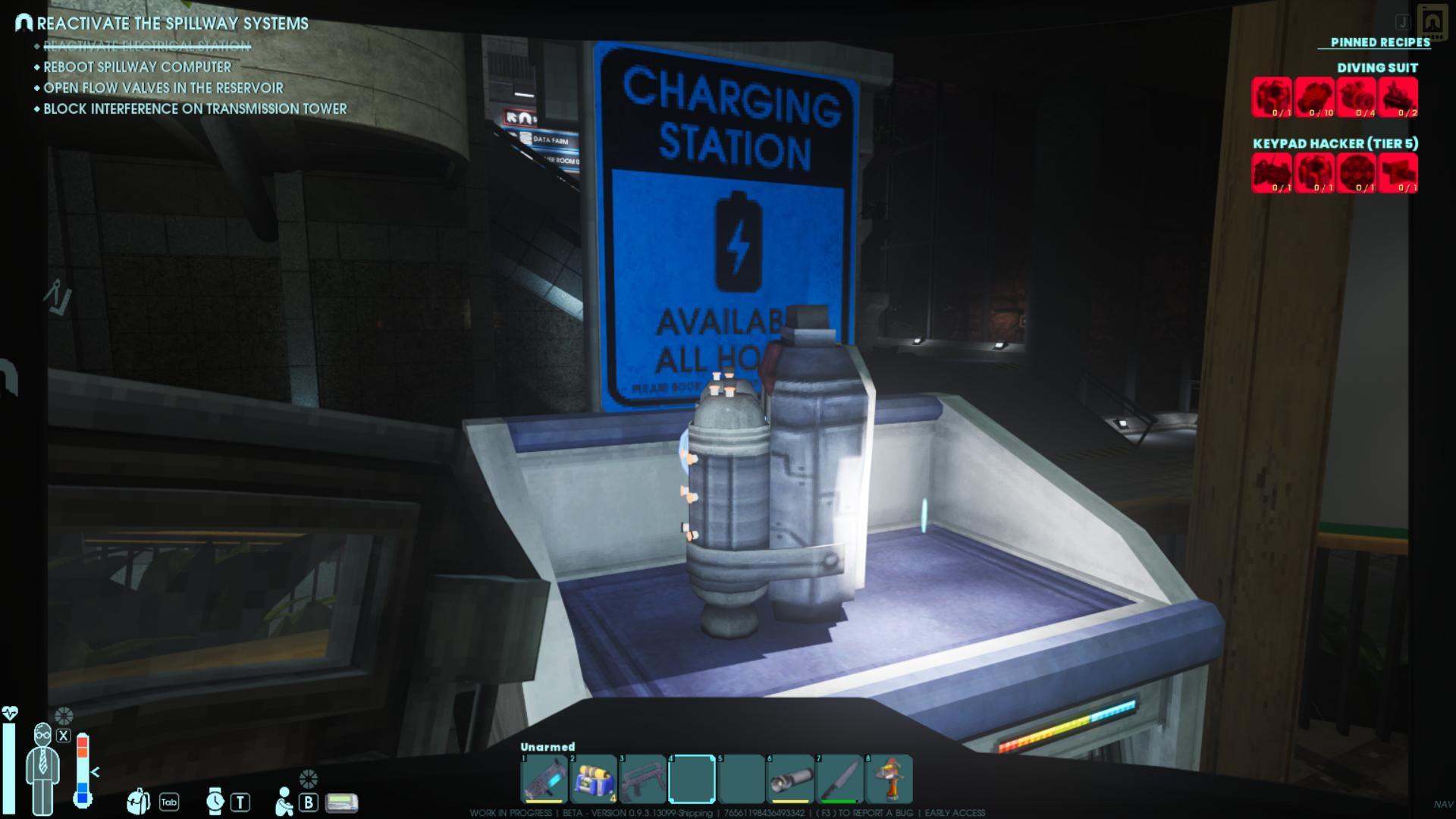Select the Keypad Hacker (Tier 5) recipe title
The image size is (1456, 819).
tap(1335, 143)
